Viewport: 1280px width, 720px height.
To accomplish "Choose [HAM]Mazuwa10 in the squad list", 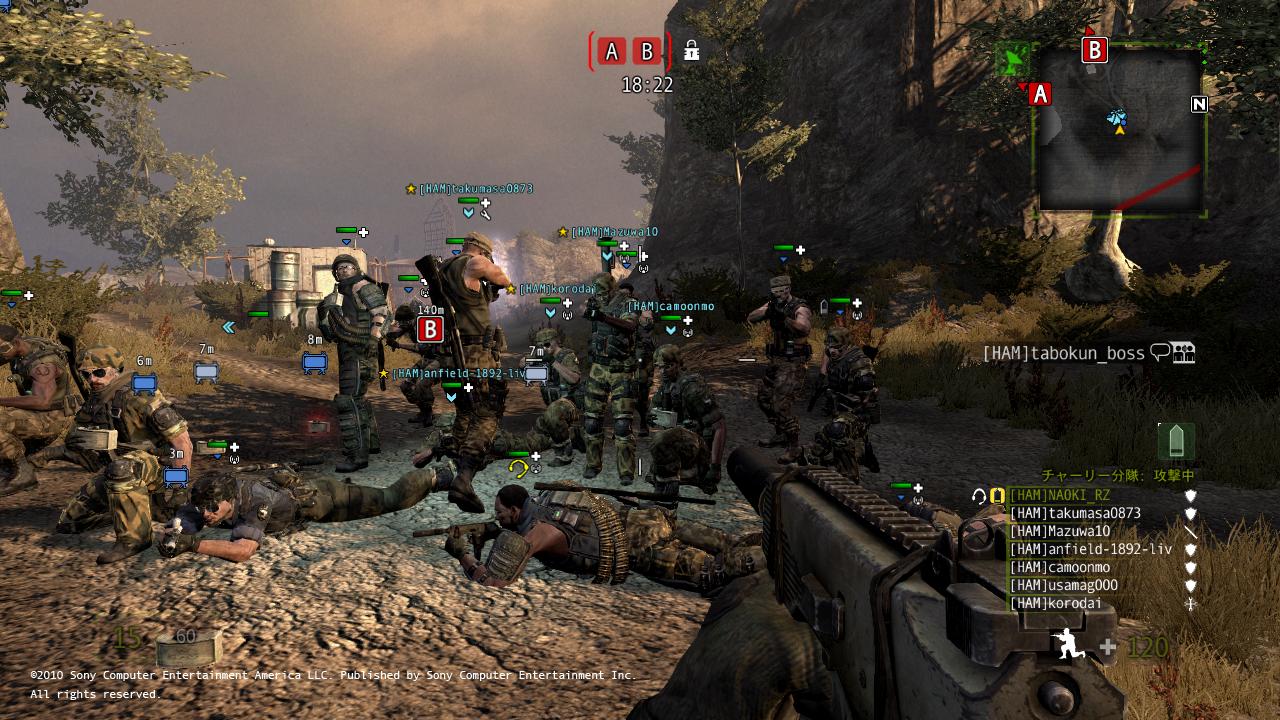I will pyautogui.click(x=1059, y=531).
